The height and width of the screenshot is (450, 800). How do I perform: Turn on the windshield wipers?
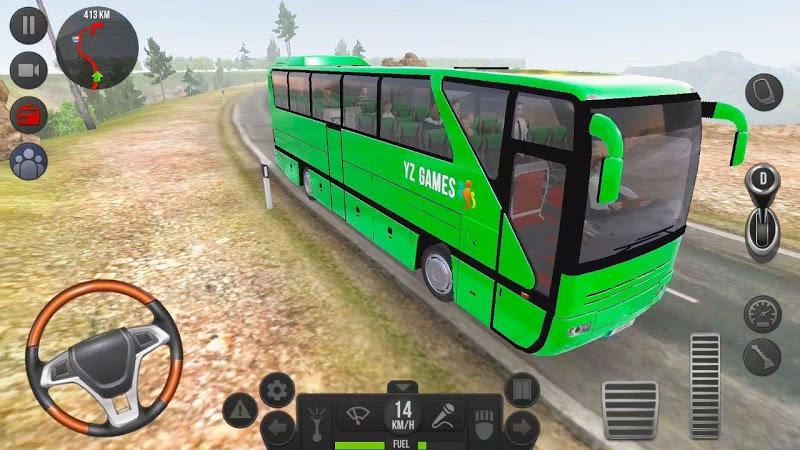coord(358,415)
